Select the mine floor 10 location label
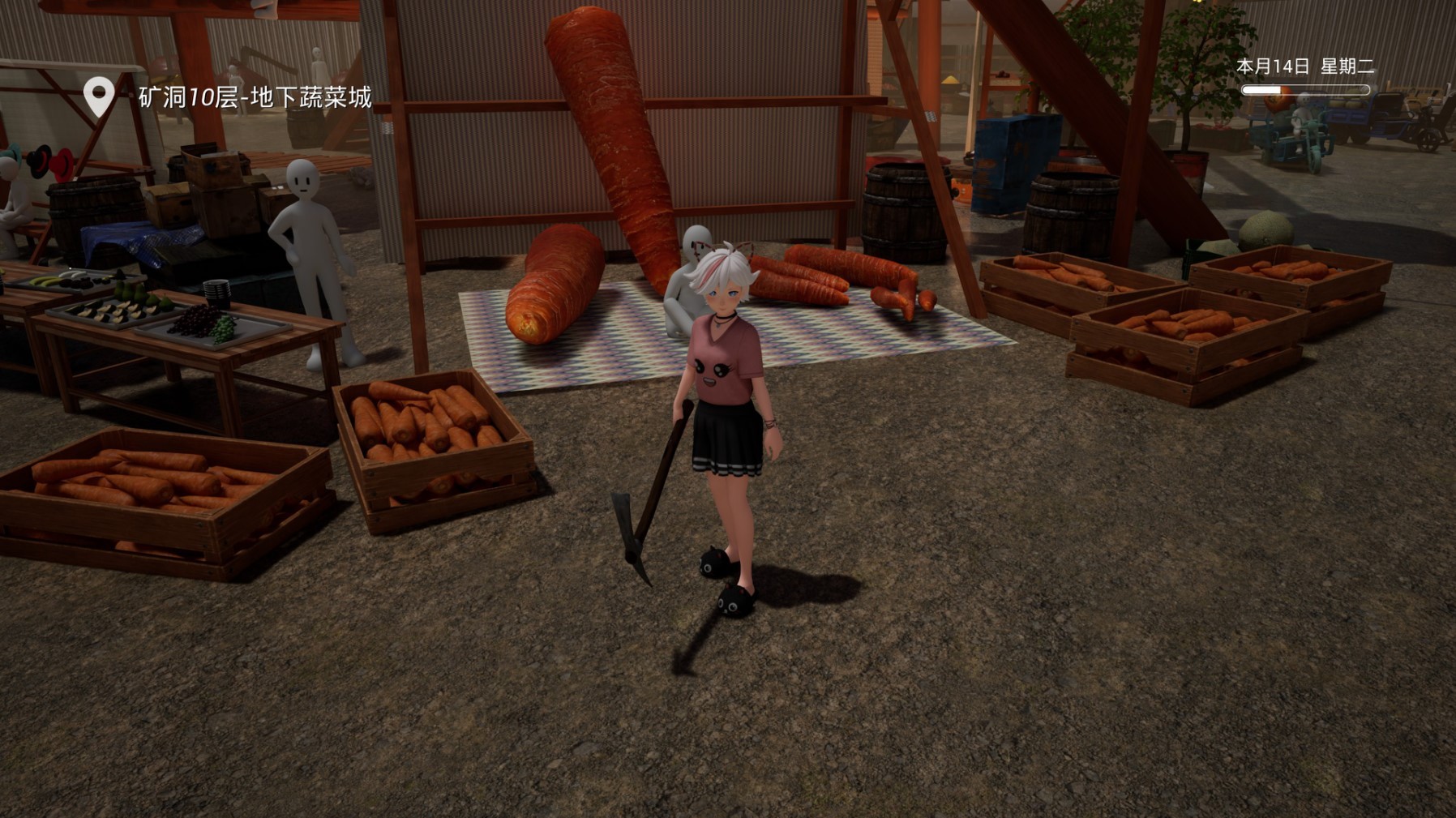 255,97
